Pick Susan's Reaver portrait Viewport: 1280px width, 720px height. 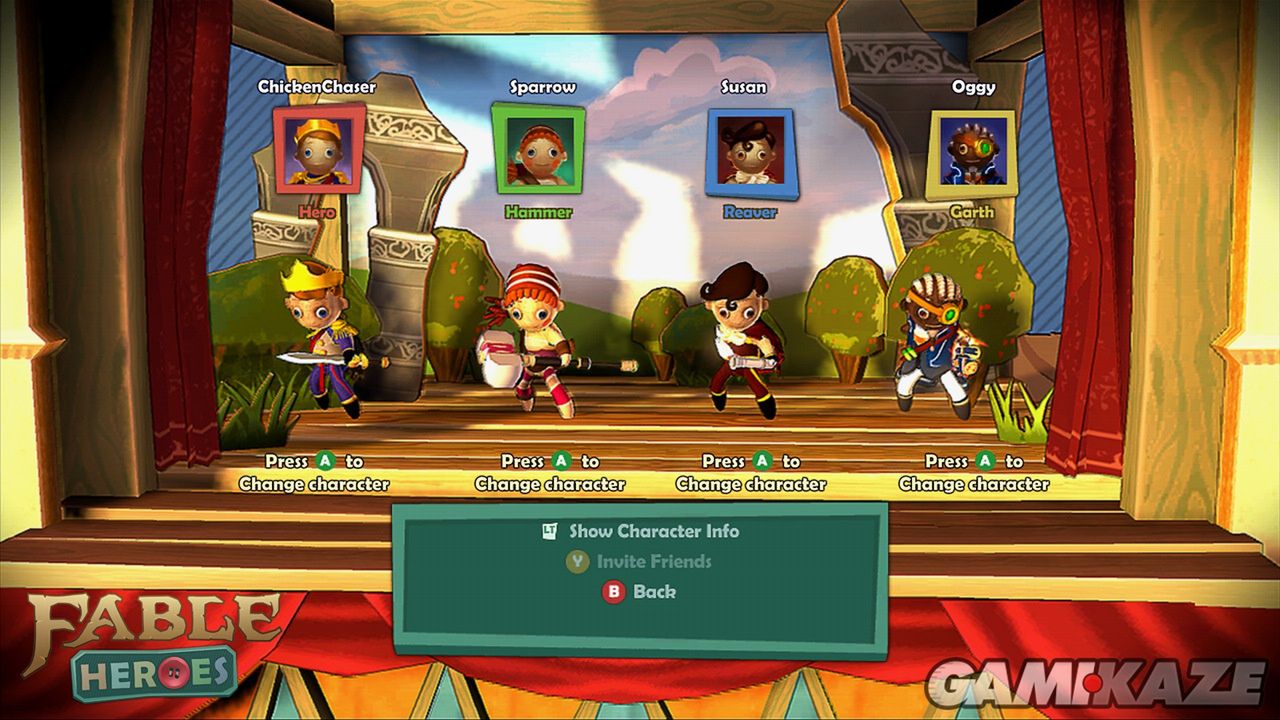click(749, 153)
